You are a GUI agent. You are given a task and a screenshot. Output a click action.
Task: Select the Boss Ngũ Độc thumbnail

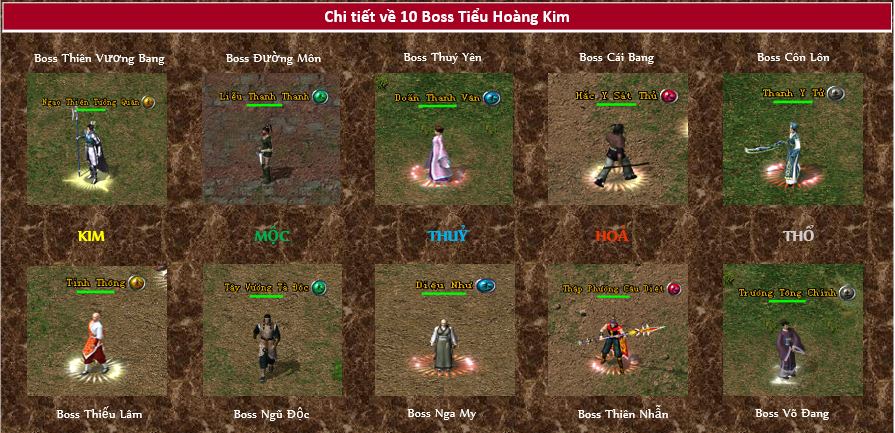272,330
